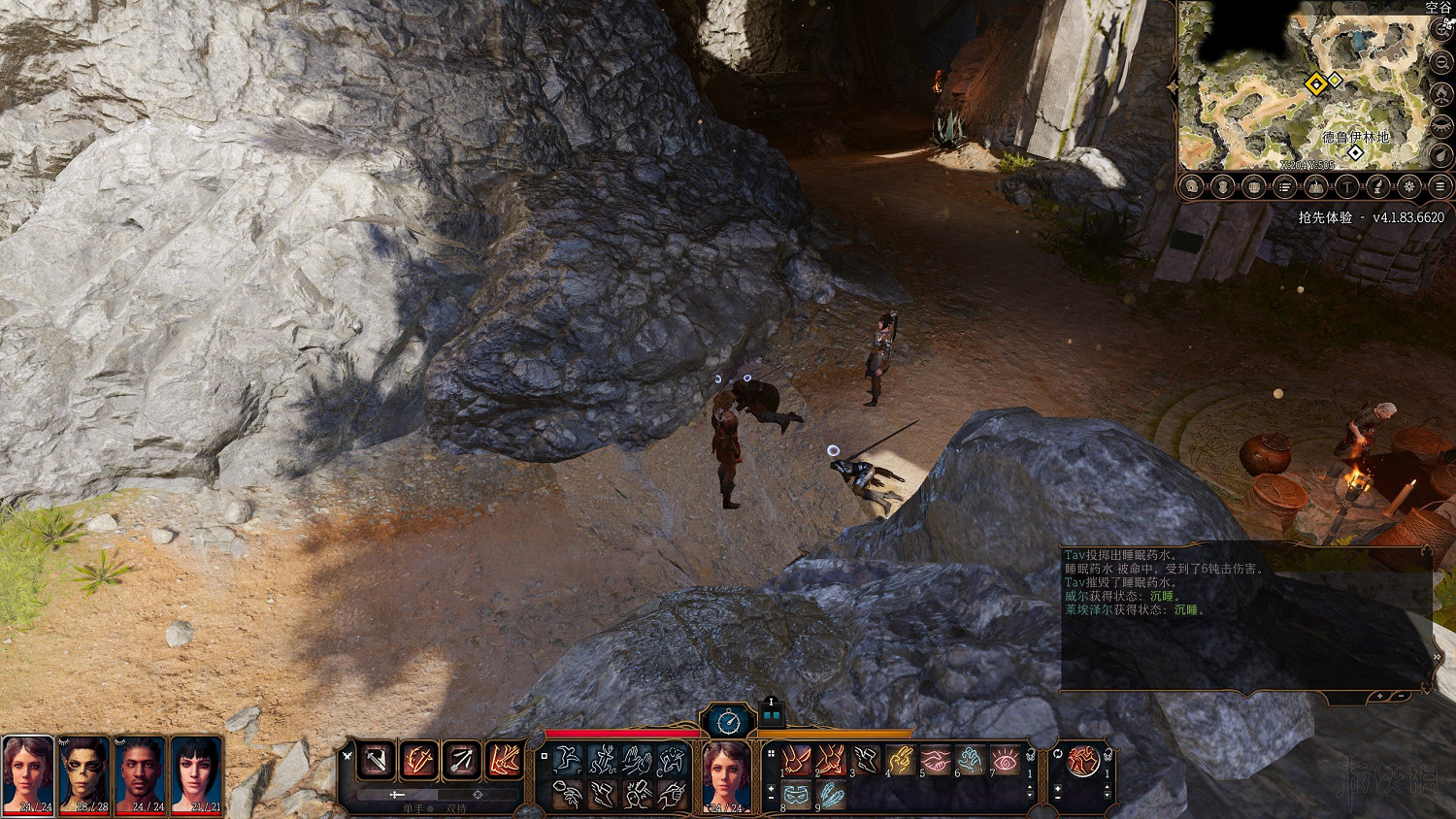
Task: Select the Wyll party portrait
Action: (141, 771)
